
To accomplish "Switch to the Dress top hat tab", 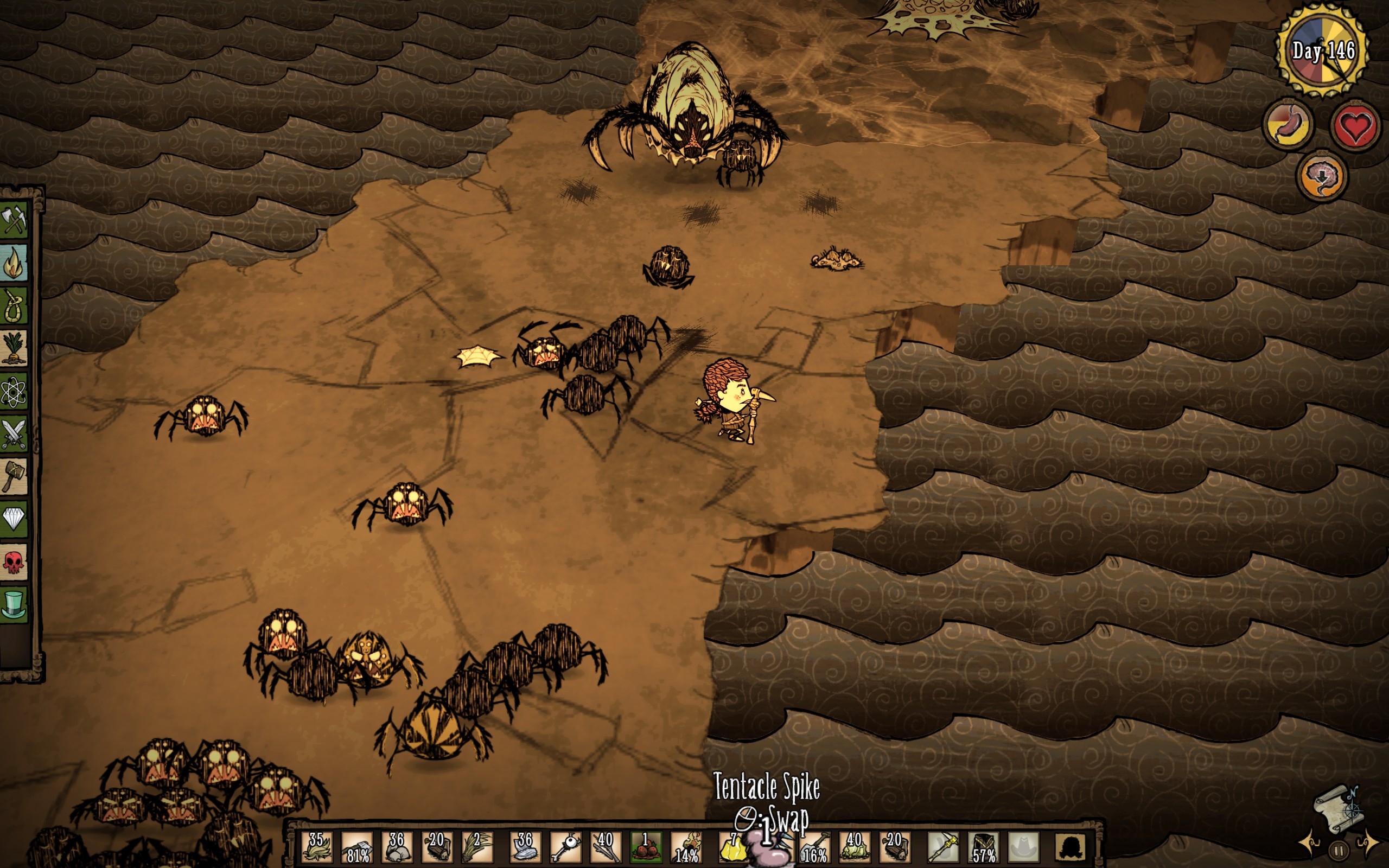I will click(x=14, y=604).
